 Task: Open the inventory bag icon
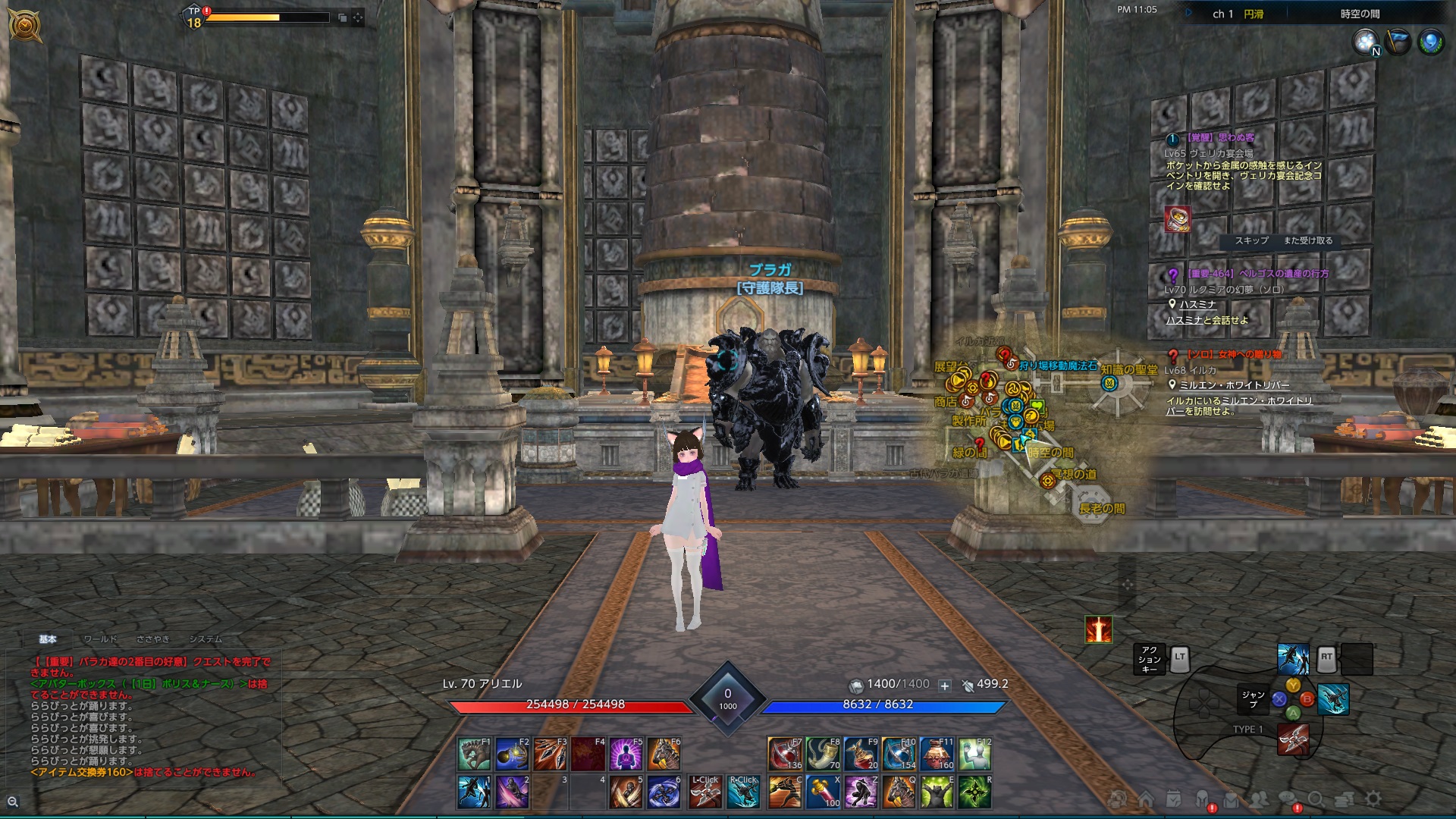point(1232,799)
